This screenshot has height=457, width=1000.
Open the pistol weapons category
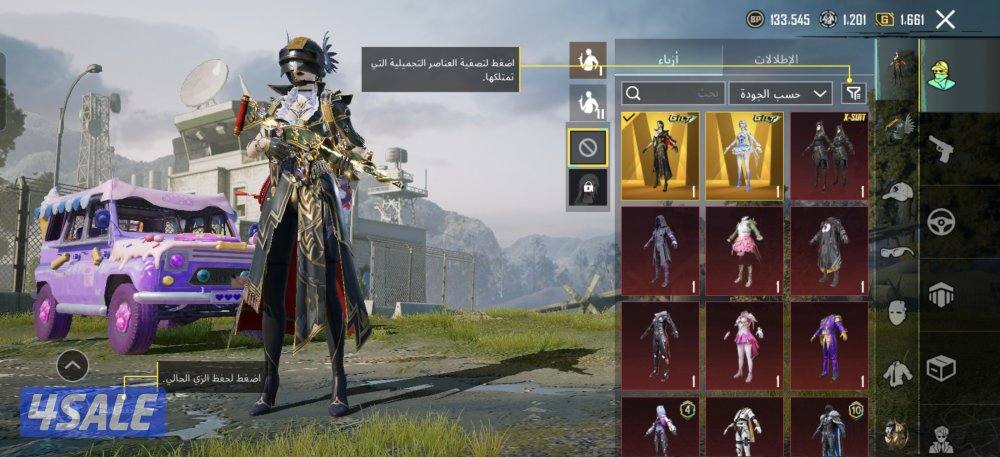pyautogui.click(x=941, y=148)
